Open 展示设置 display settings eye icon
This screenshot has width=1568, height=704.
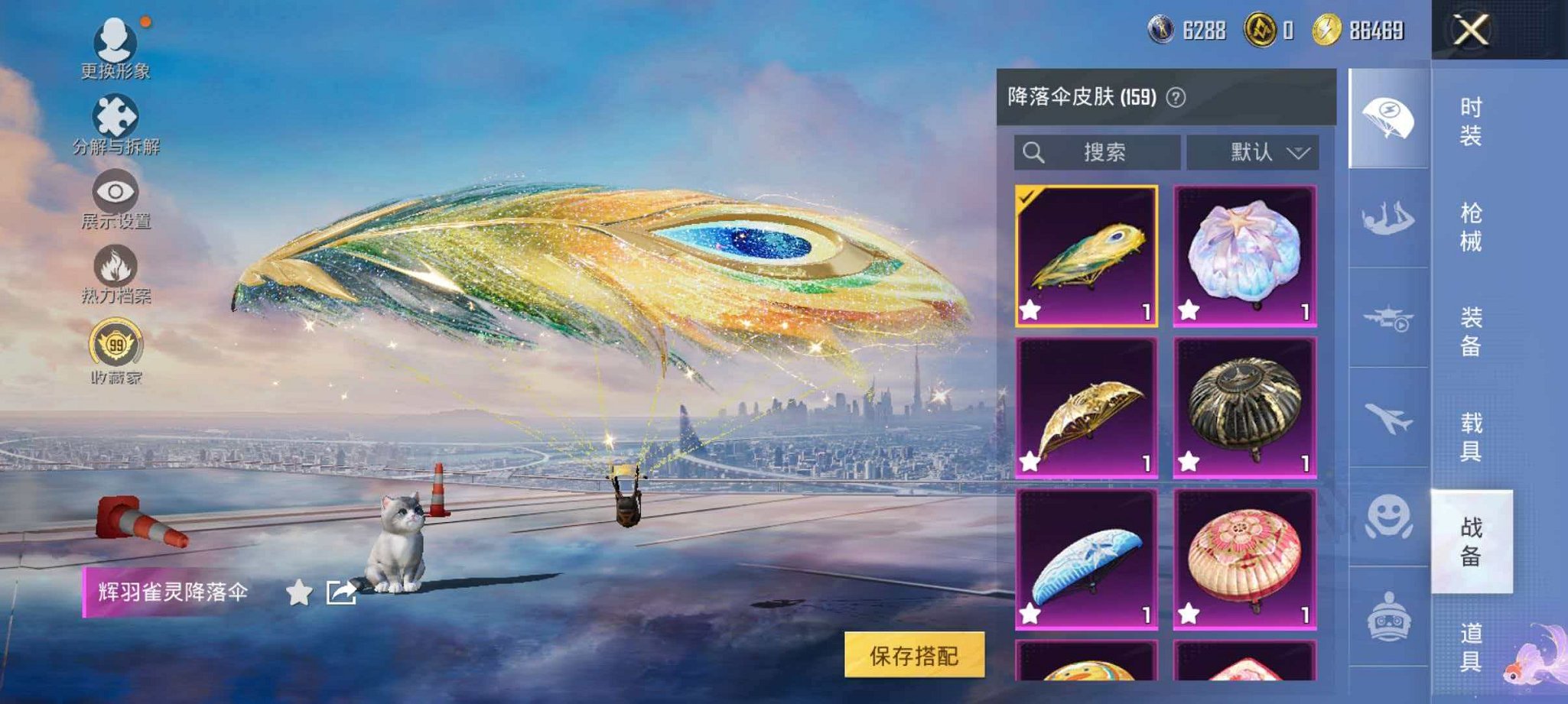point(115,193)
